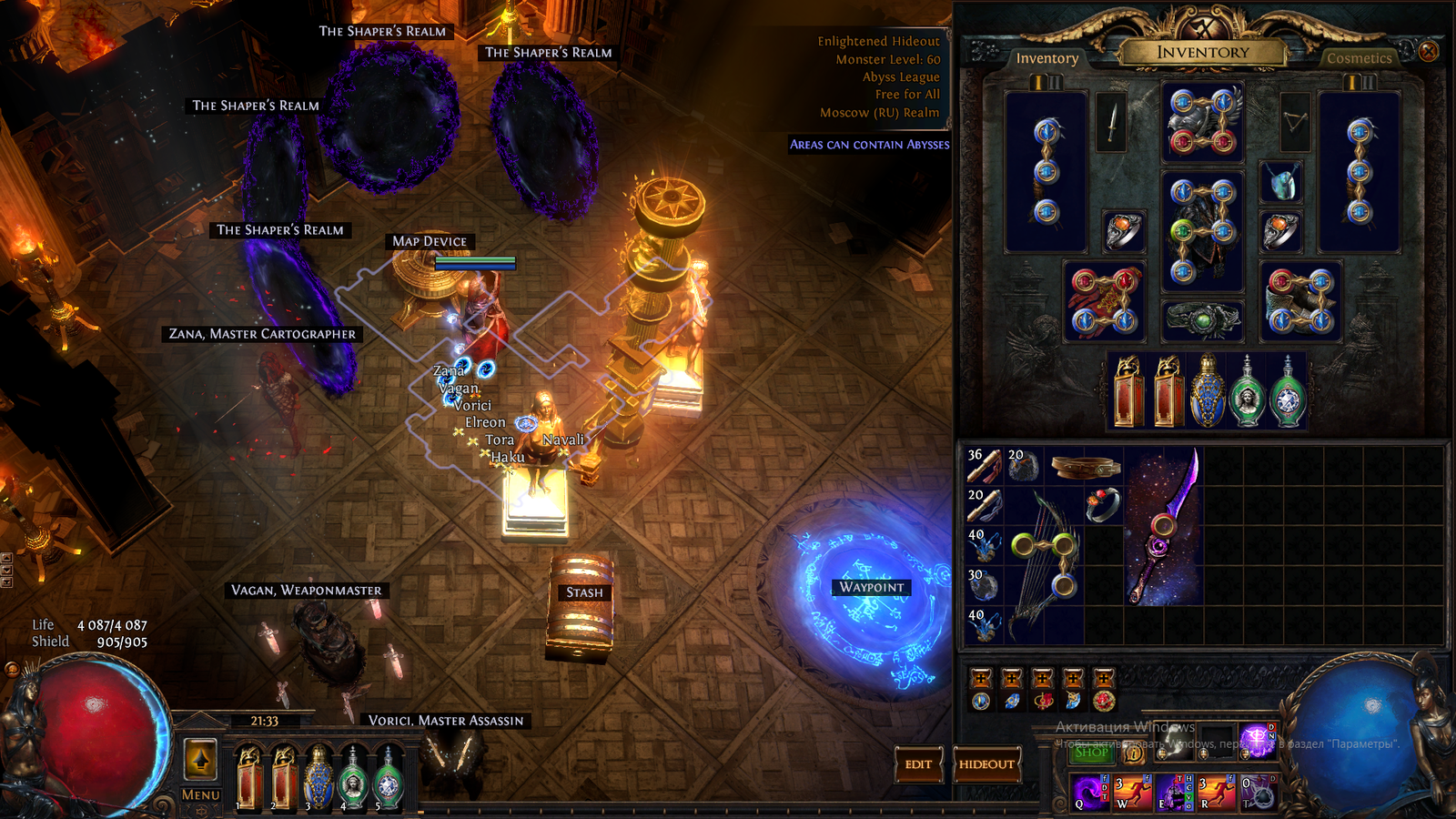Use the first red flask on the hotbar
1456x819 pixels.
click(x=248, y=778)
